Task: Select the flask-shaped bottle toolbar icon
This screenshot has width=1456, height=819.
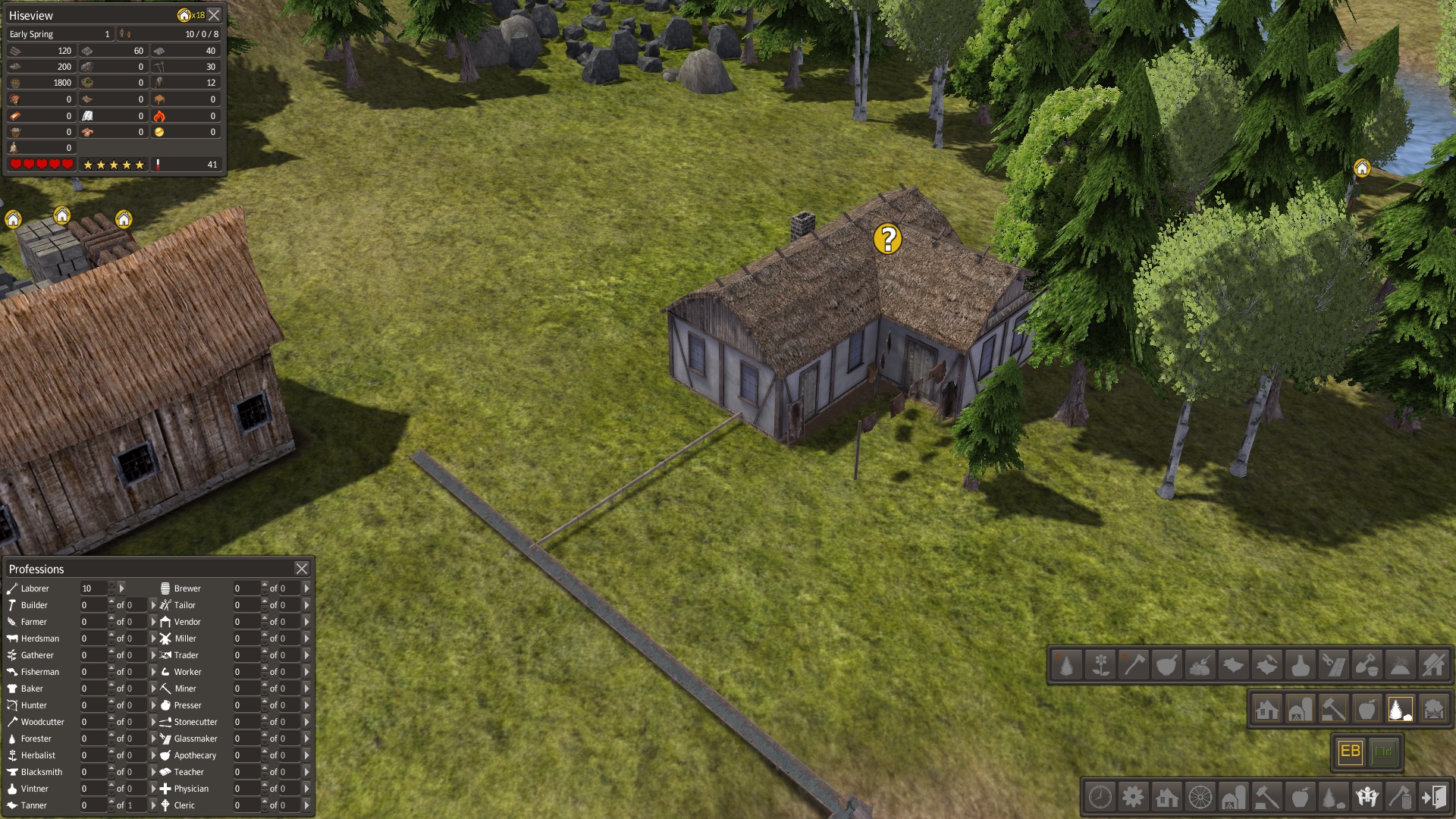Action: pyautogui.click(x=1301, y=665)
